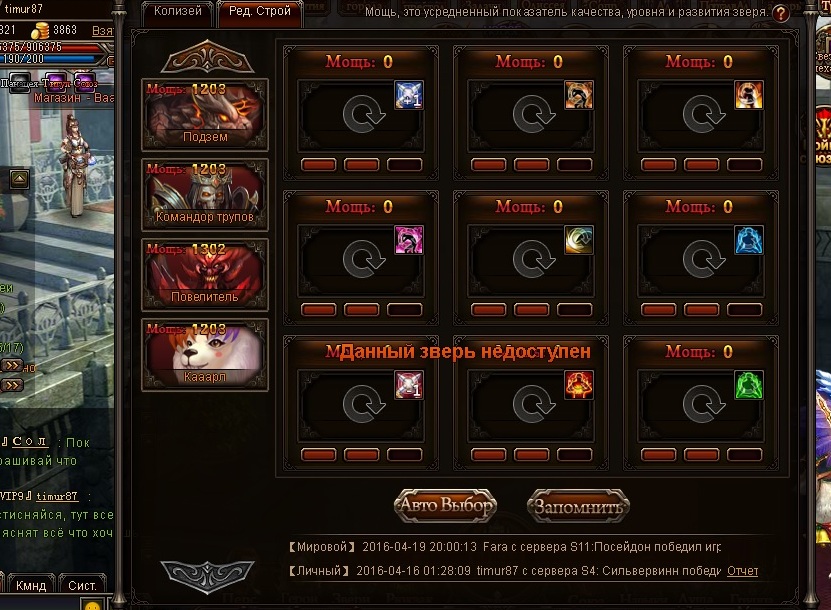Save formation with Запомнить button
831x610 pixels.
point(578,506)
